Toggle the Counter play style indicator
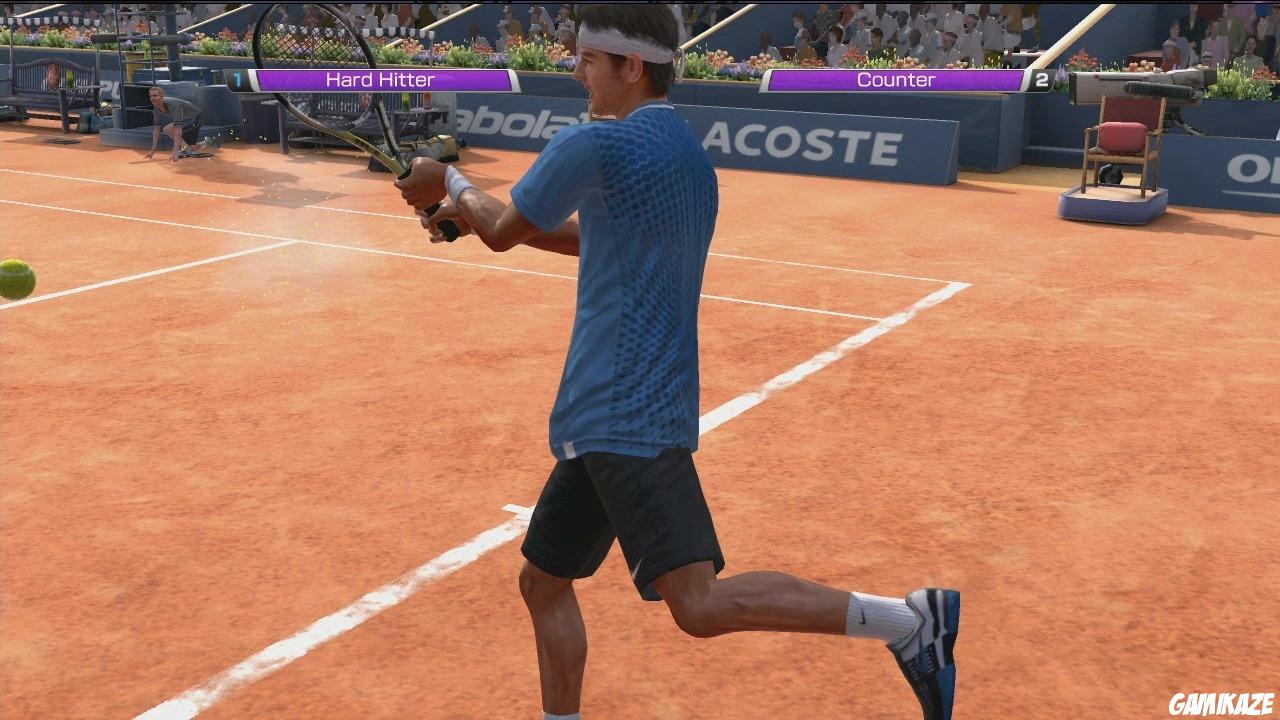 click(895, 79)
